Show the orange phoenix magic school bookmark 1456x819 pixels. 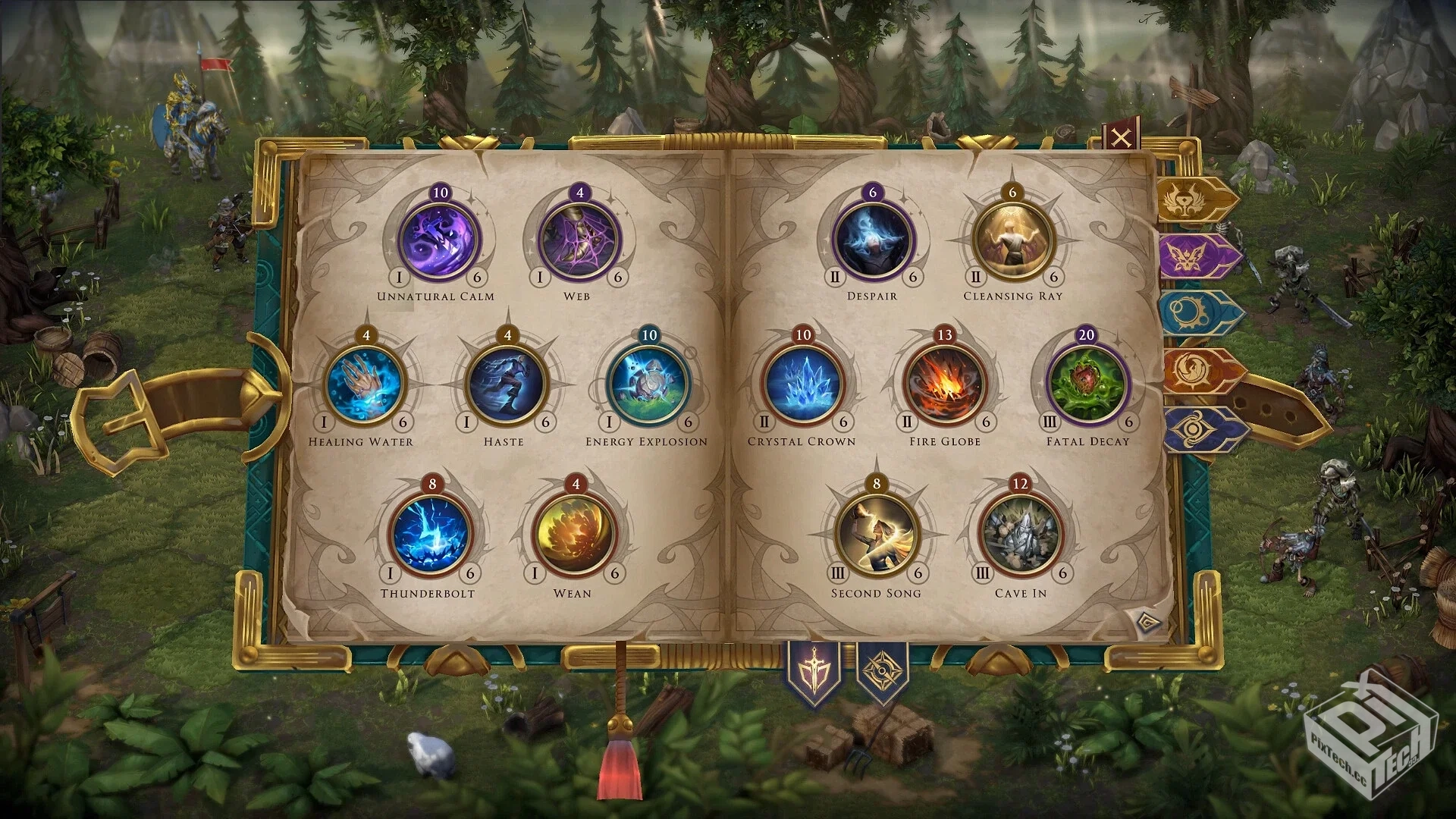coord(1200,371)
